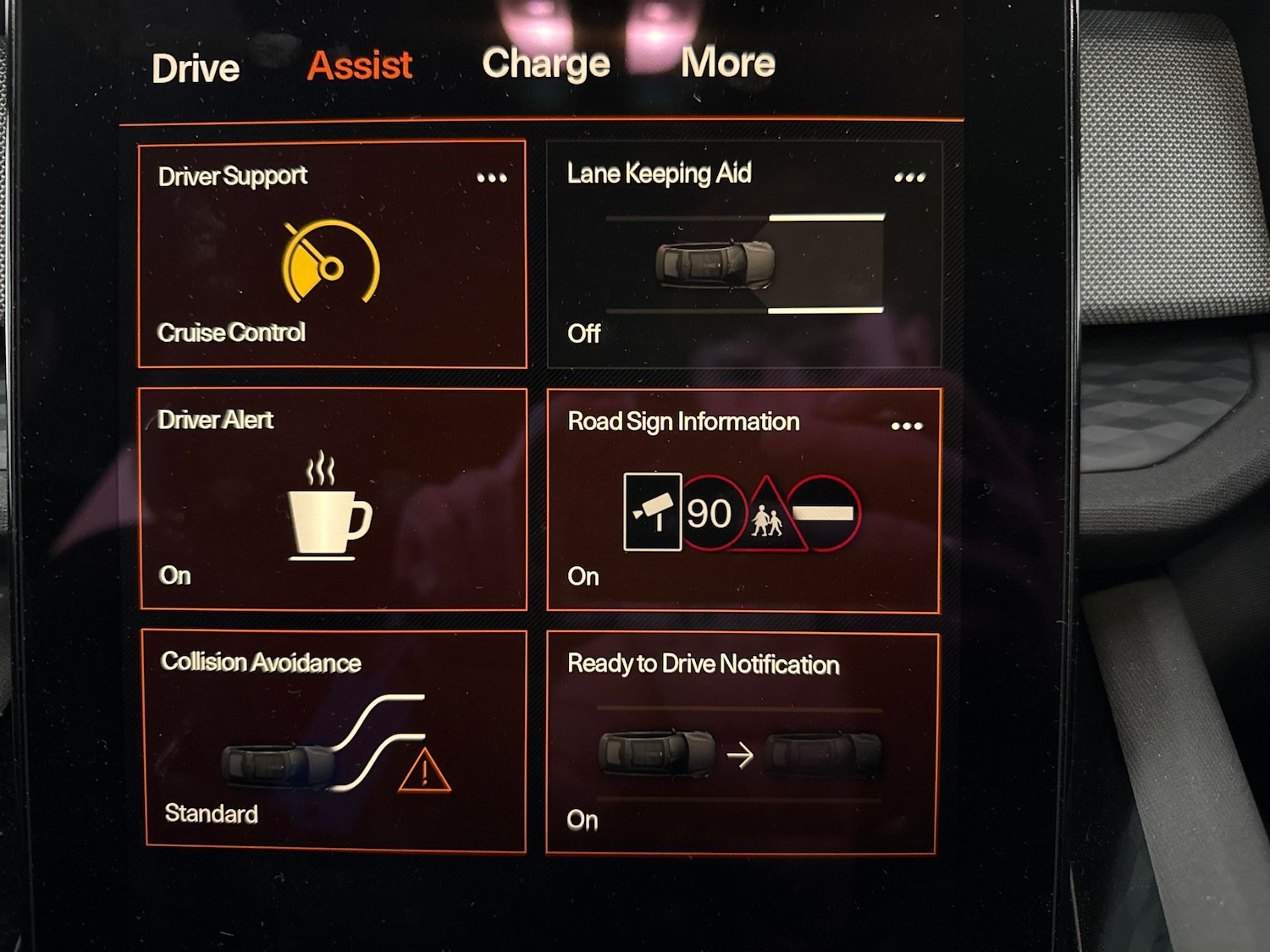The width and height of the screenshot is (1270, 952).
Task: Open Road Sign Information three-dot options
Action: tap(907, 426)
